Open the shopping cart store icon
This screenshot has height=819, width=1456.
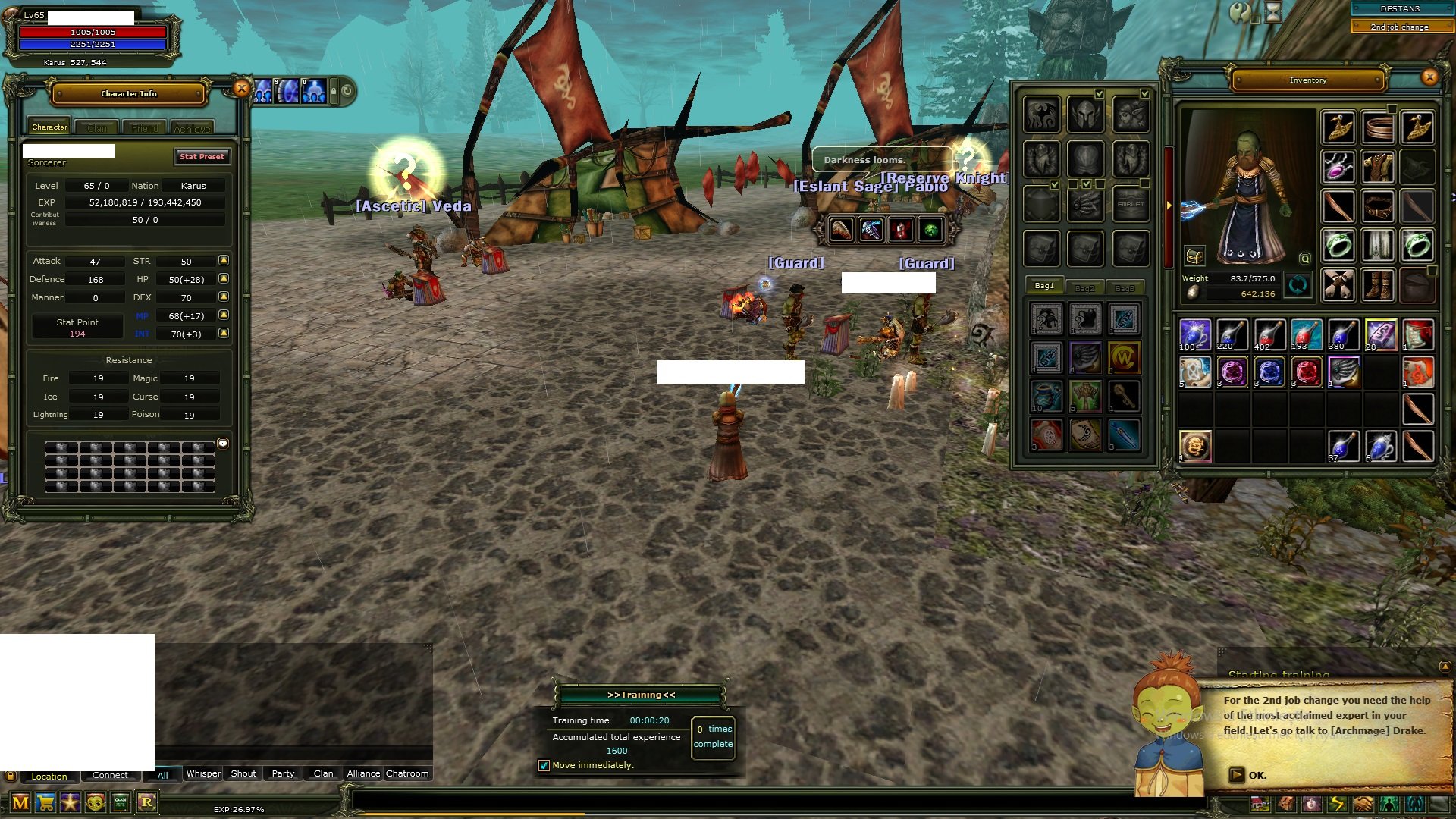click(x=45, y=802)
